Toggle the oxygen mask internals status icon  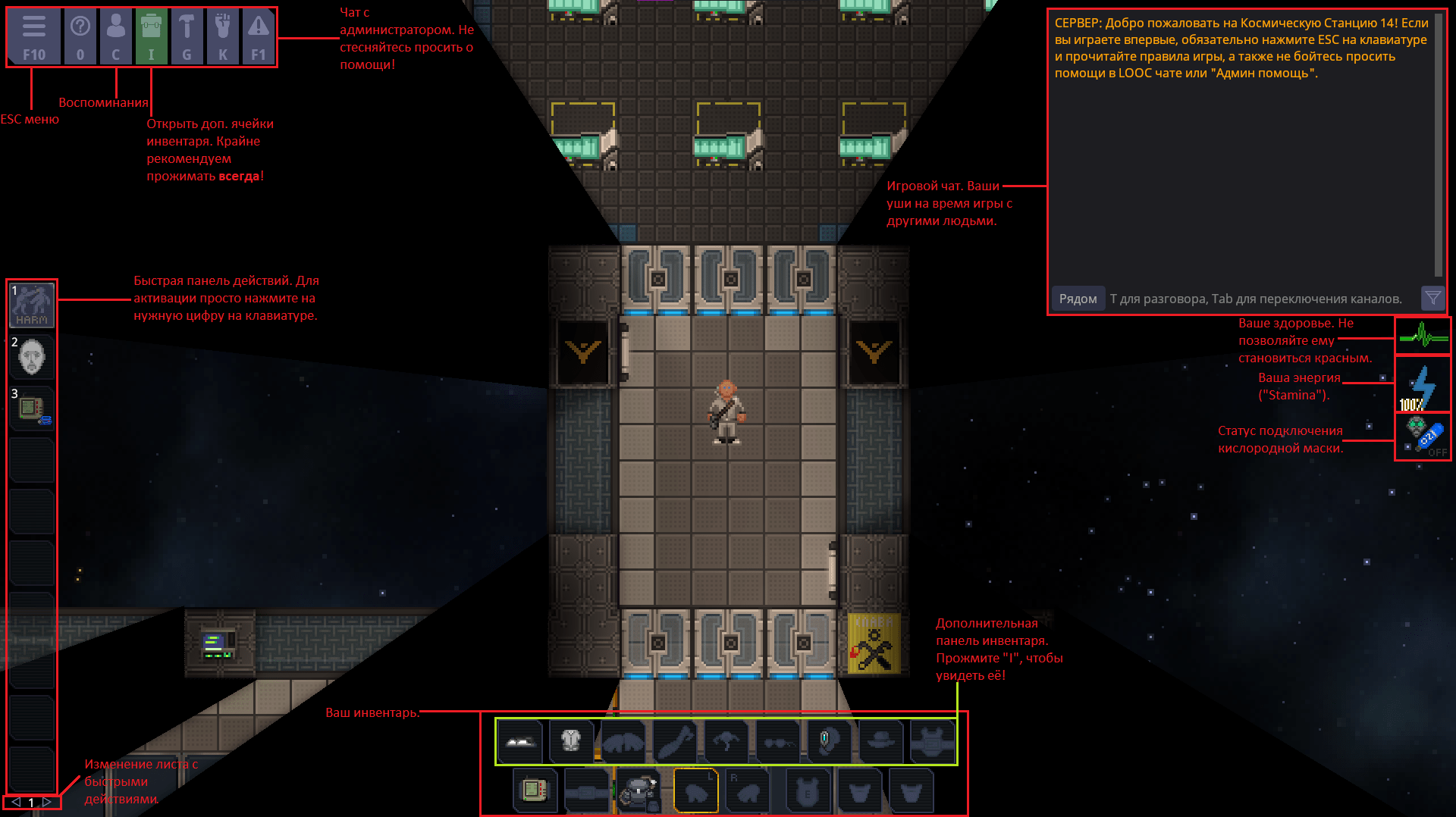point(1423,437)
